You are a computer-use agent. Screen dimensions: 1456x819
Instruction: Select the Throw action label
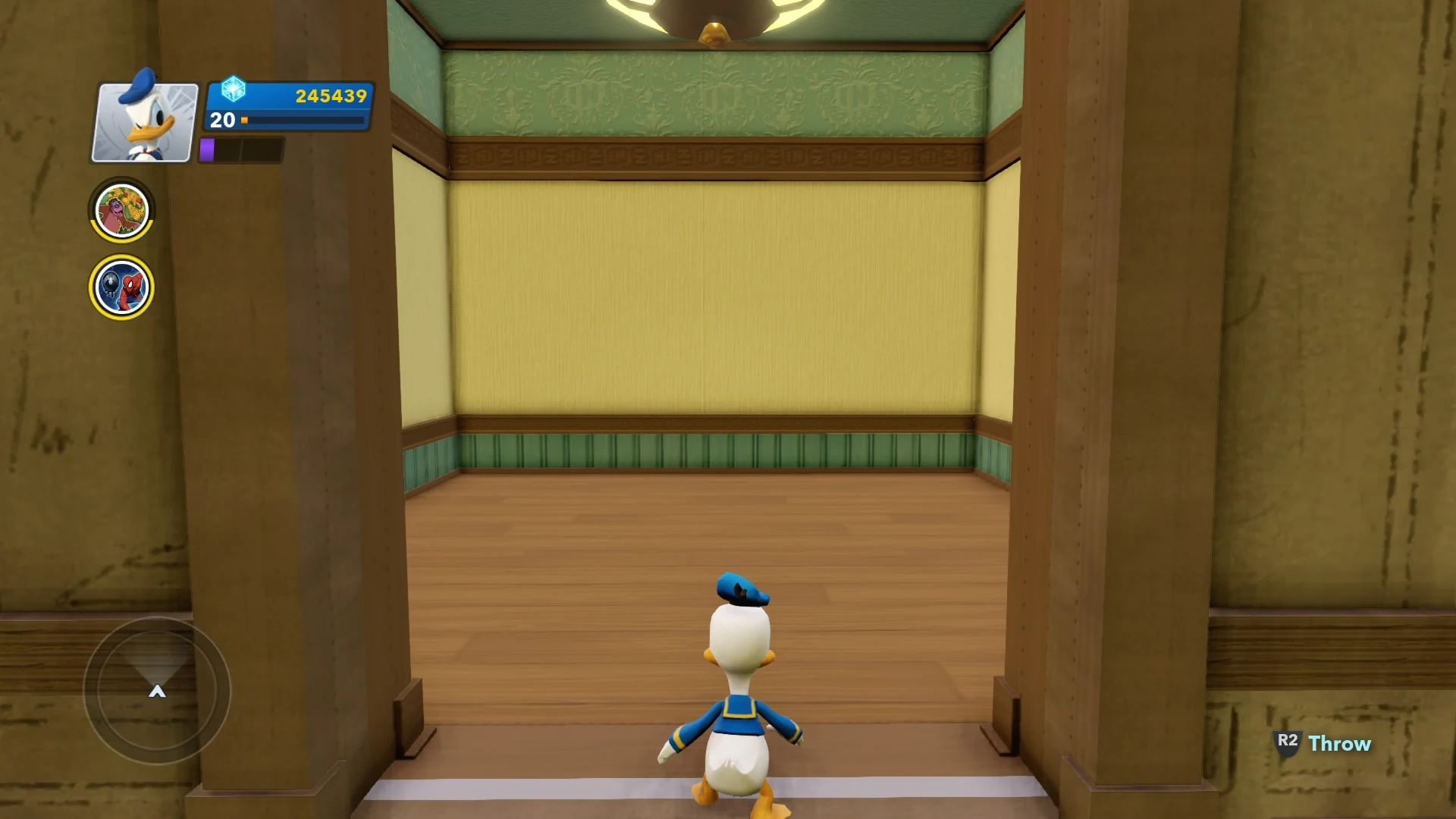1339,745
